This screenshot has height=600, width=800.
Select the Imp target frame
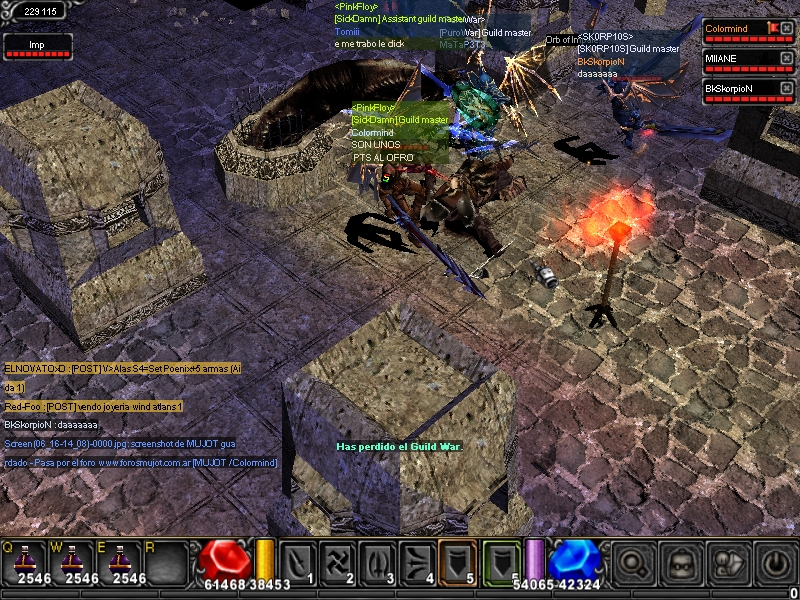pos(37,46)
